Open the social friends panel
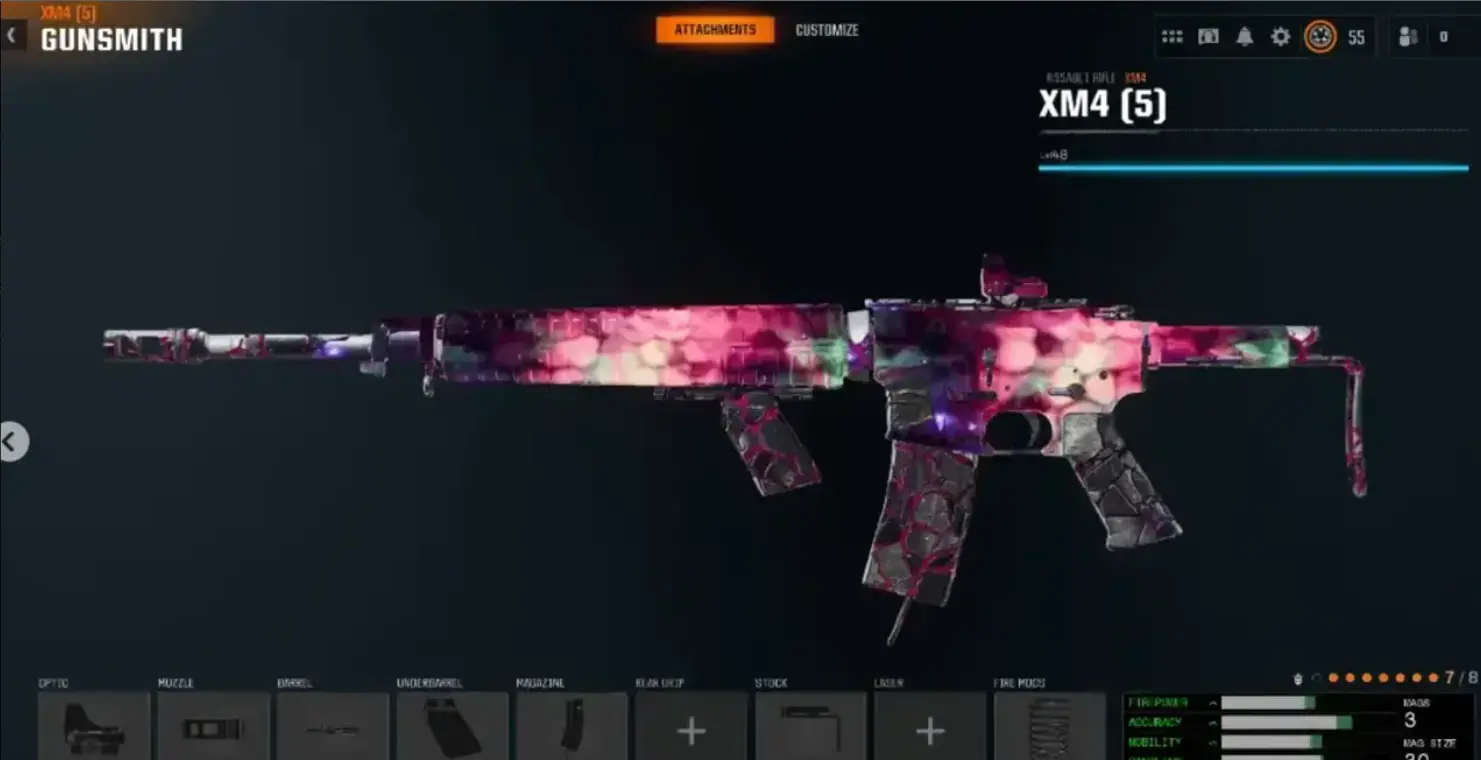This screenshot has height=760, width=1481. coord(1409,37)
